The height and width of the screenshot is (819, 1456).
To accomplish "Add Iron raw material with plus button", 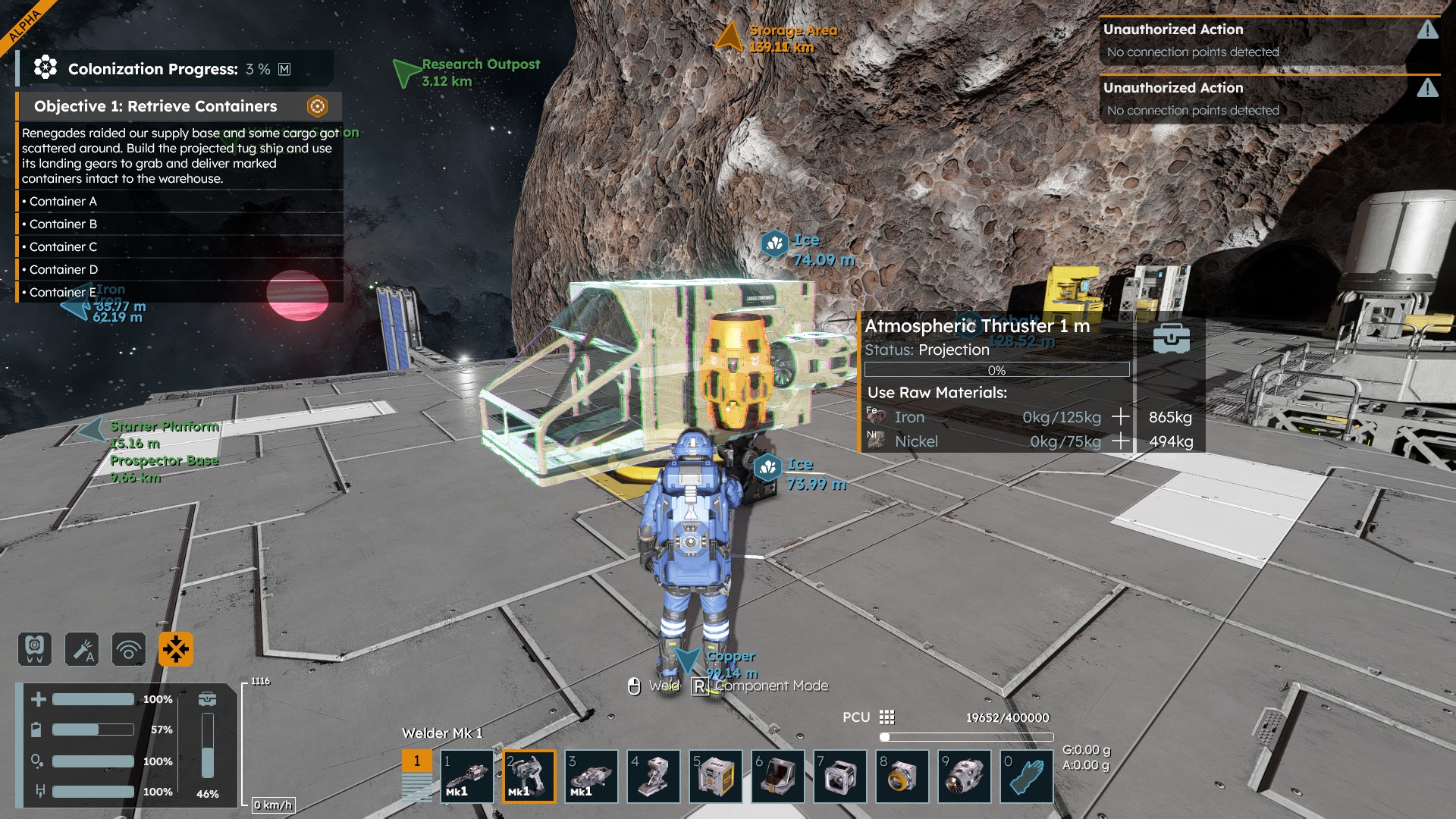I will click(x=1120, y=416).
